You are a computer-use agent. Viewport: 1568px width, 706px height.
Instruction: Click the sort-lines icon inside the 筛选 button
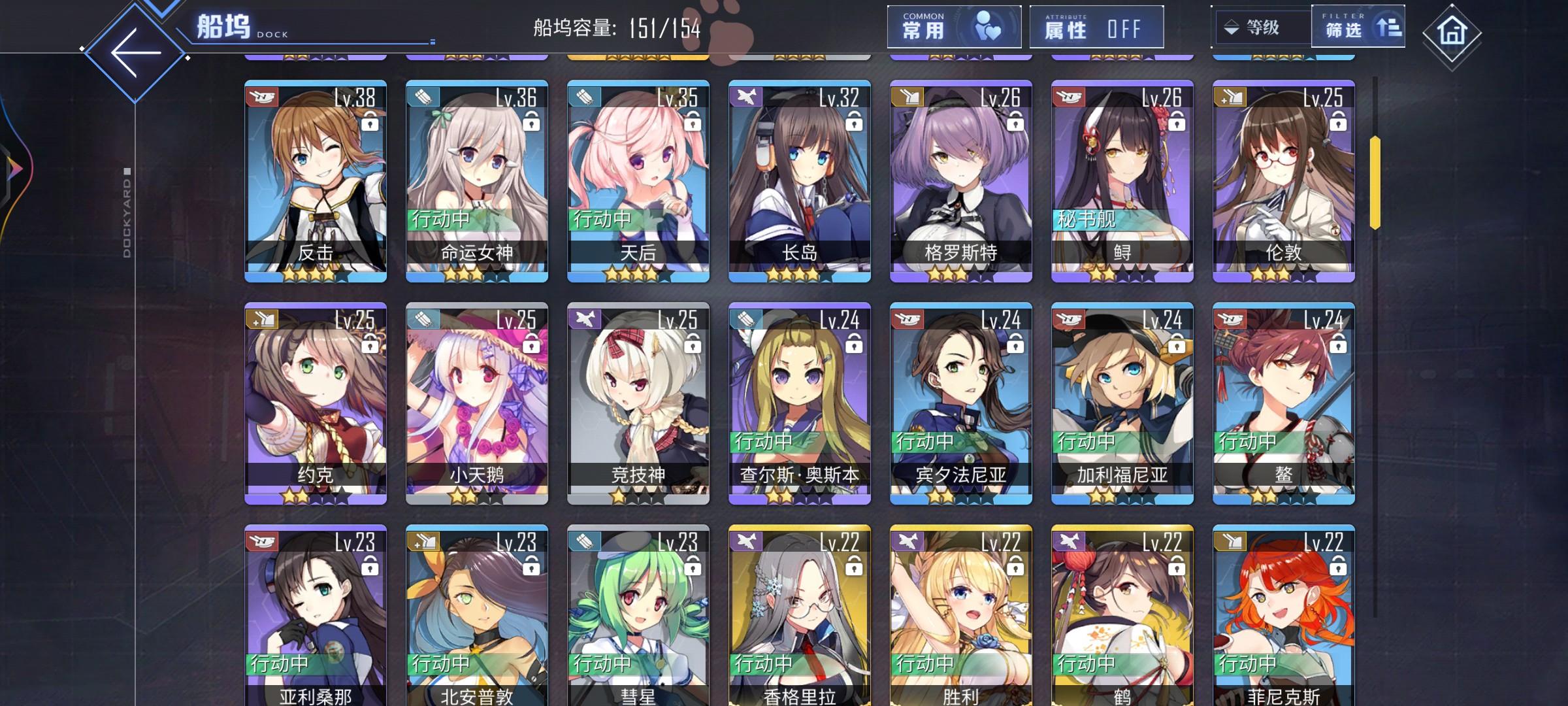click(x=1389, y=27)
